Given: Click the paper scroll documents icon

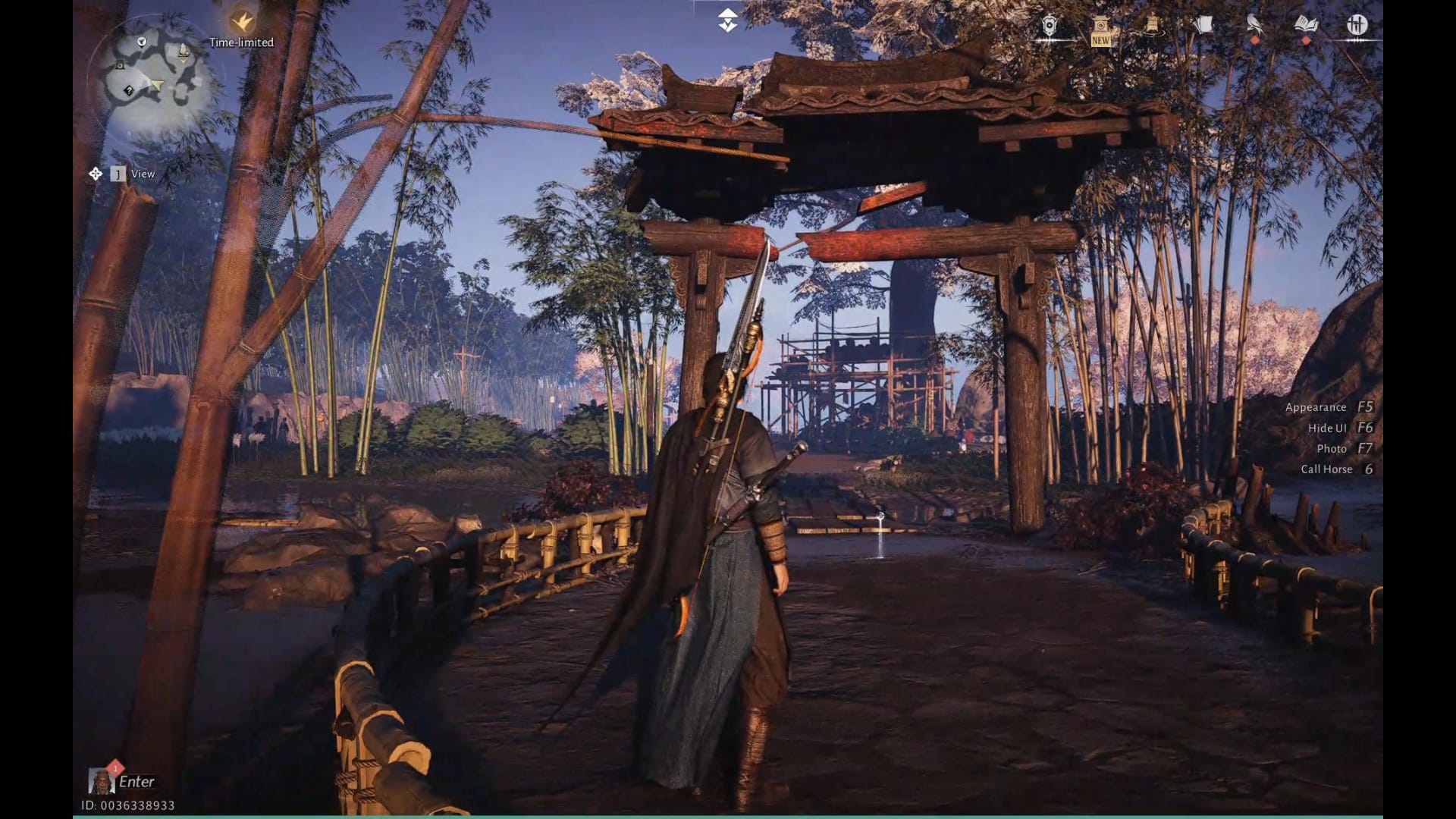Looking at the screenshot, I should tap(1204, 24).
